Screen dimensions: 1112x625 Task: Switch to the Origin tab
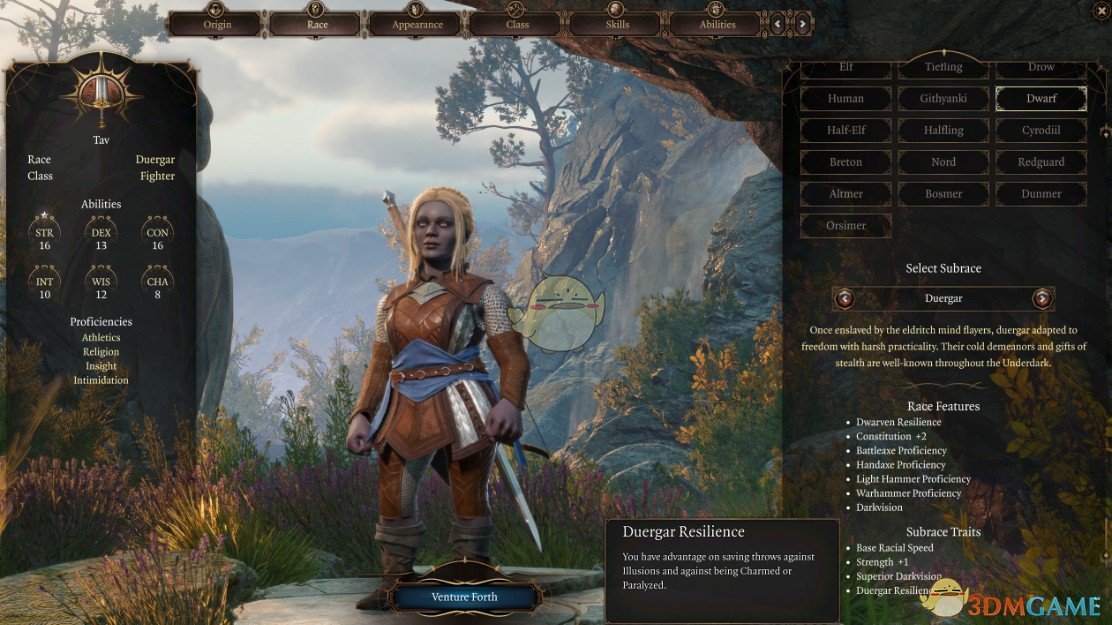click(x=217, y=24)
